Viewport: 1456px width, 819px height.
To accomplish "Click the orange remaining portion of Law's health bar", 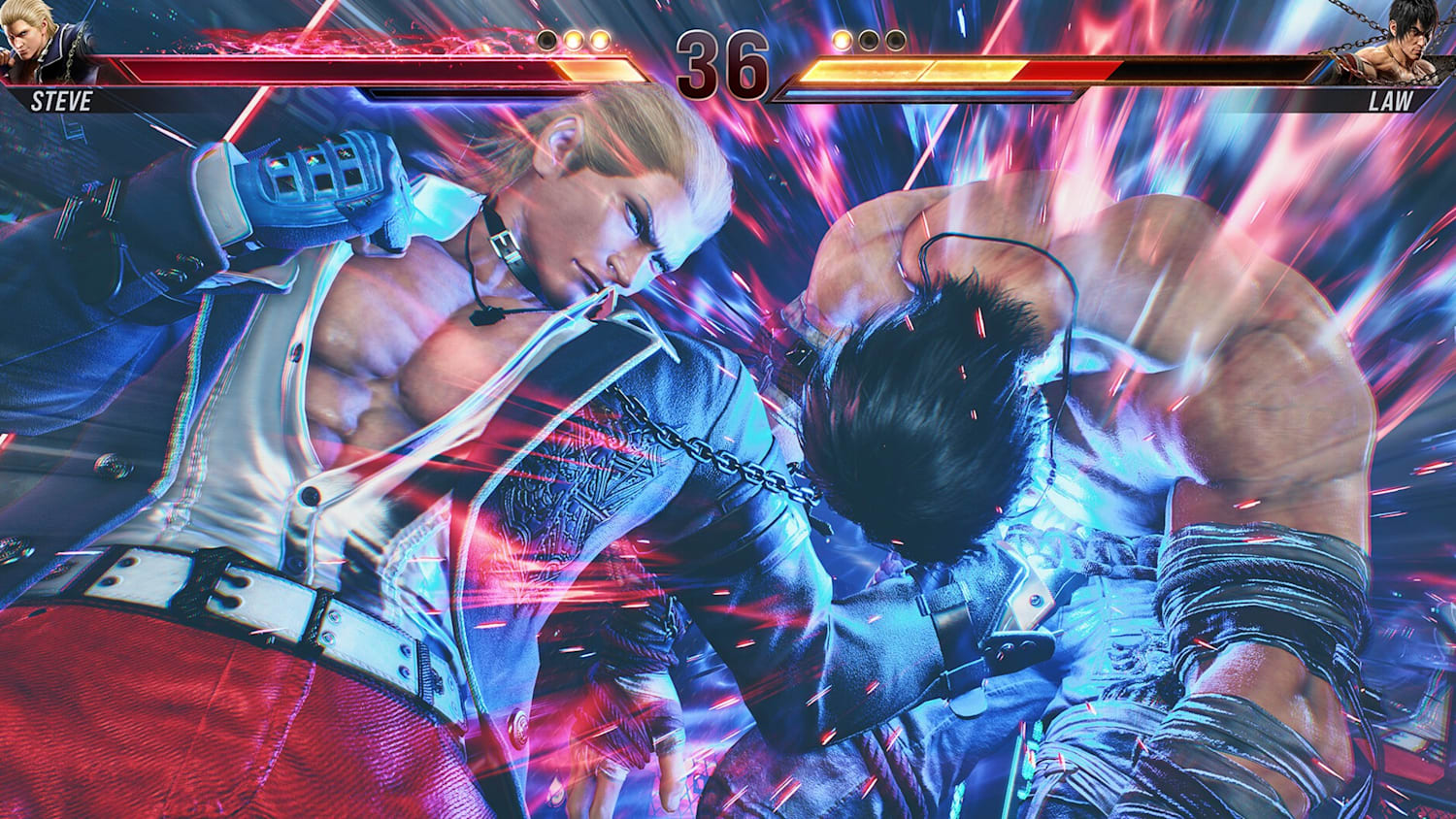I will 912,70.
